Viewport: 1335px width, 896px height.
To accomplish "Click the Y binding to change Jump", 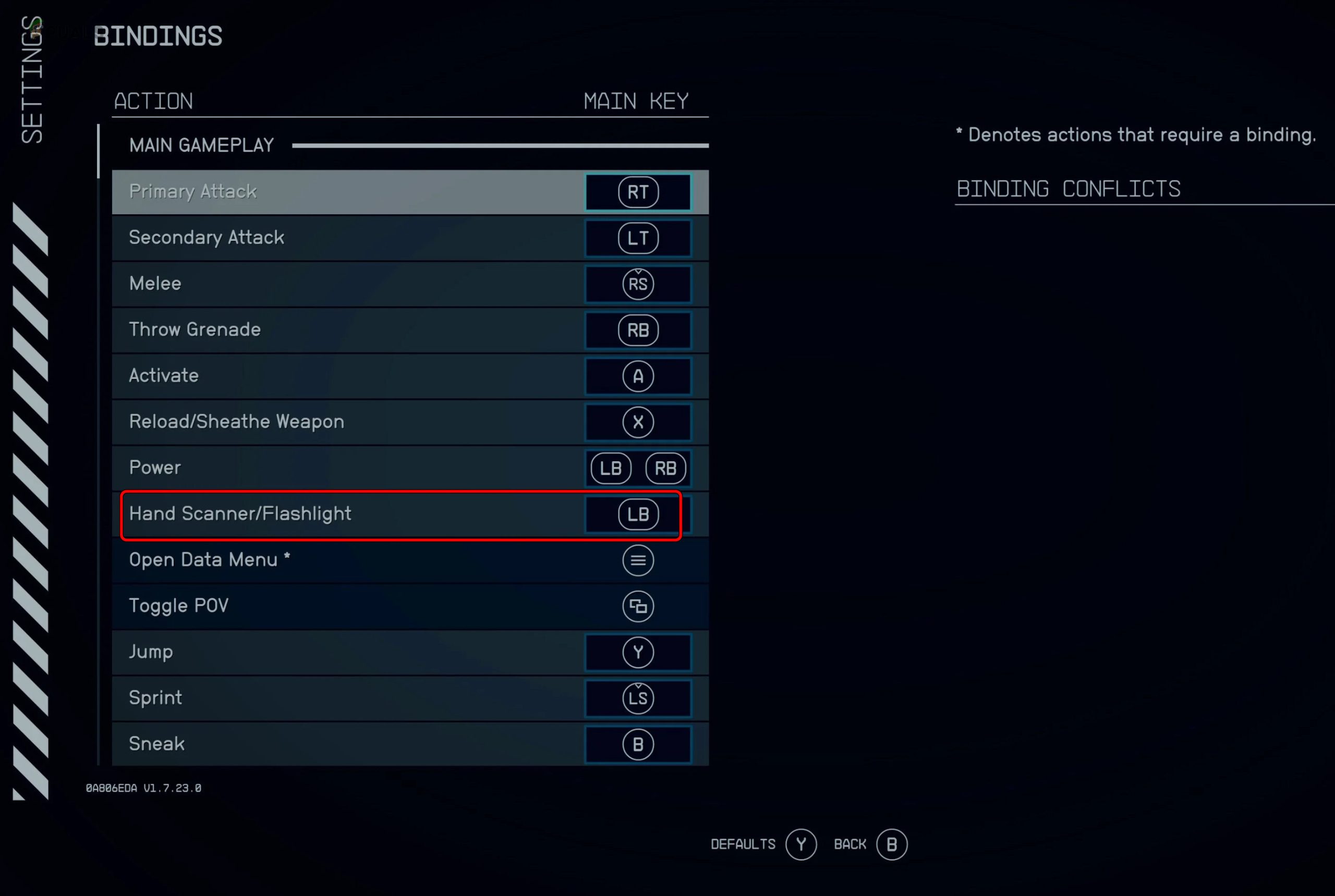I will (x=638, y=652).
